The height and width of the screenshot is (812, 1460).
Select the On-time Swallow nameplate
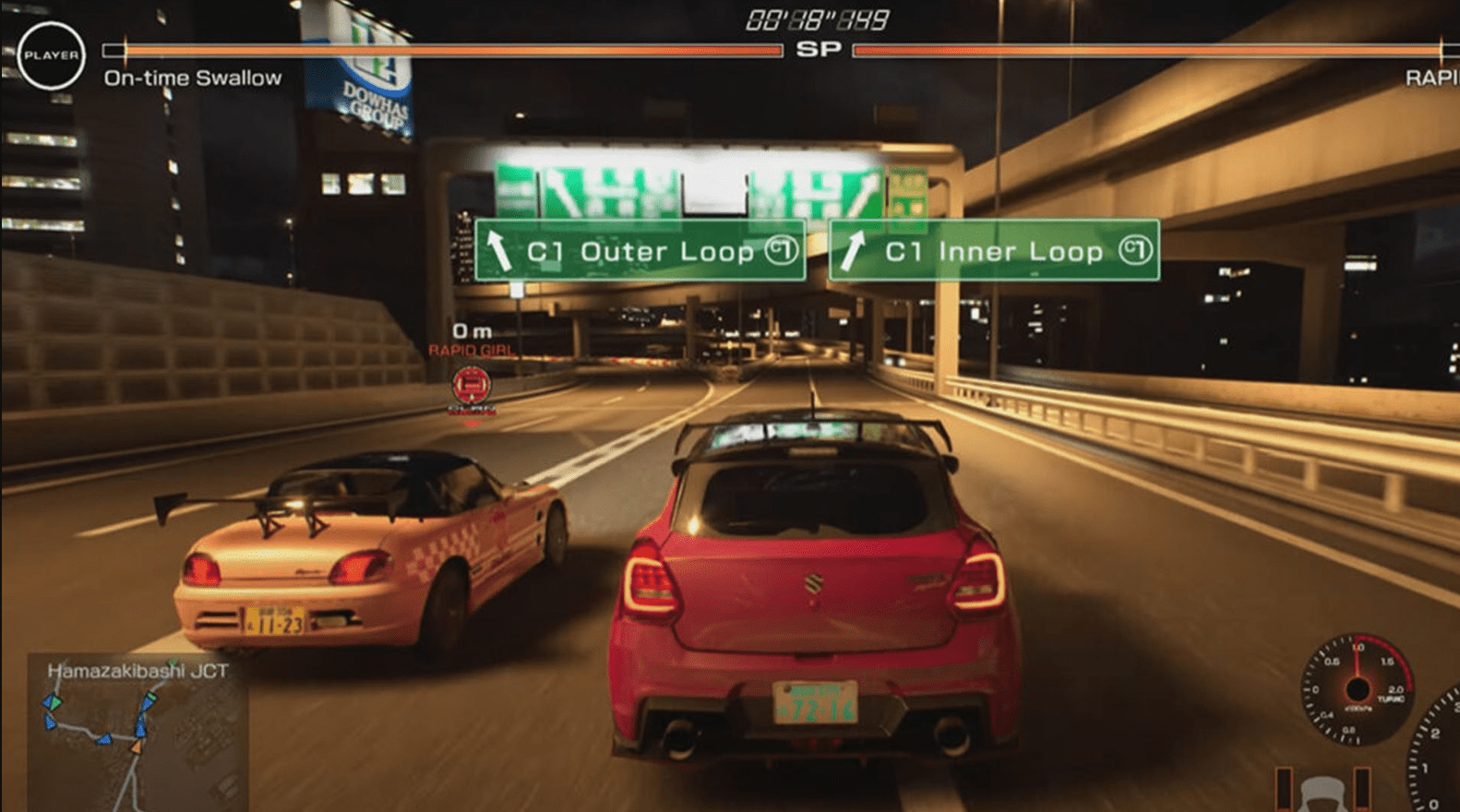(x=192, y=78)
